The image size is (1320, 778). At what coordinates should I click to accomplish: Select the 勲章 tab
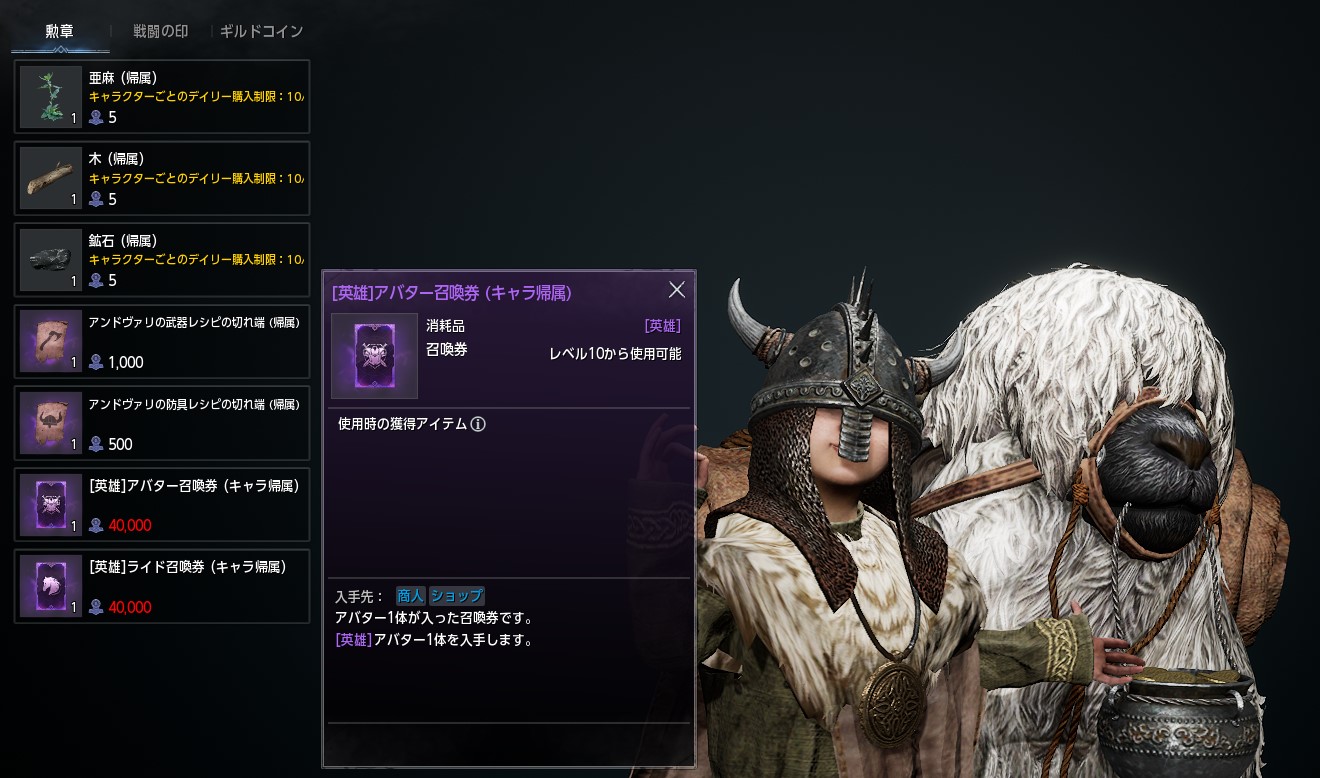click(58, 31)
